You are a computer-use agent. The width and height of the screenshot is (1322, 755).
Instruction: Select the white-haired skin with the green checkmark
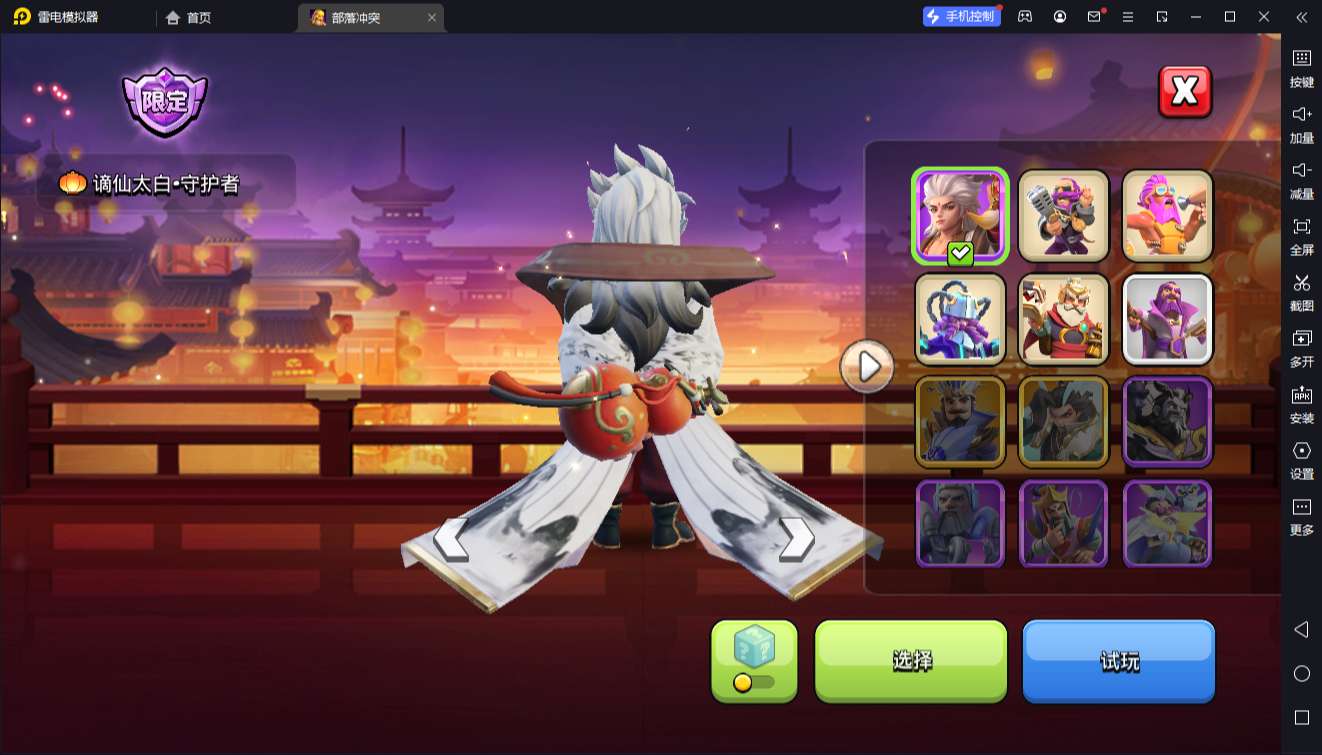click(960, 216)
